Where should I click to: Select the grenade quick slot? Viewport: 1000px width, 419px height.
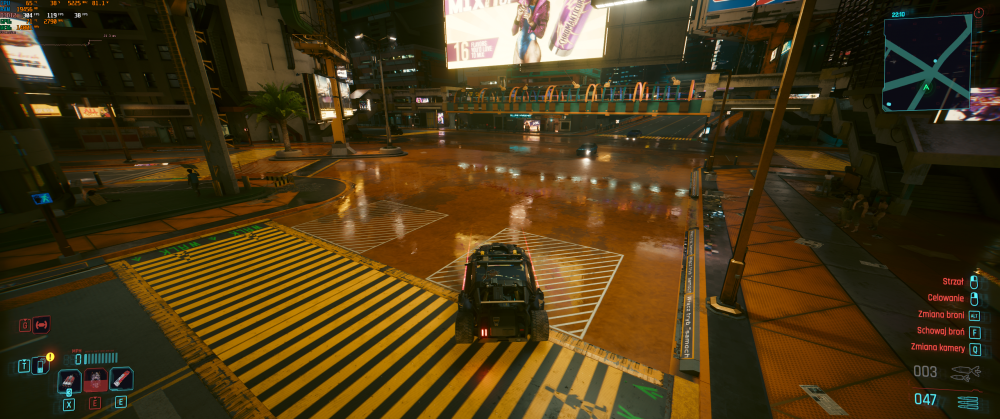pyautogui.click(x=69, y=380)
